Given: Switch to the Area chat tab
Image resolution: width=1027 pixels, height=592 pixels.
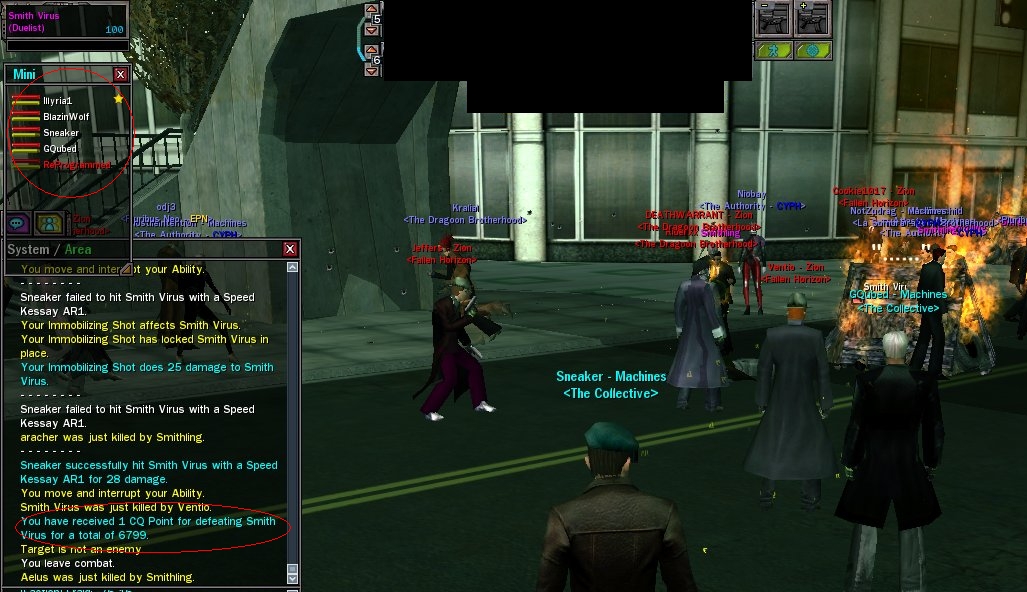Looking at the screenshot, I should (78, 249).
